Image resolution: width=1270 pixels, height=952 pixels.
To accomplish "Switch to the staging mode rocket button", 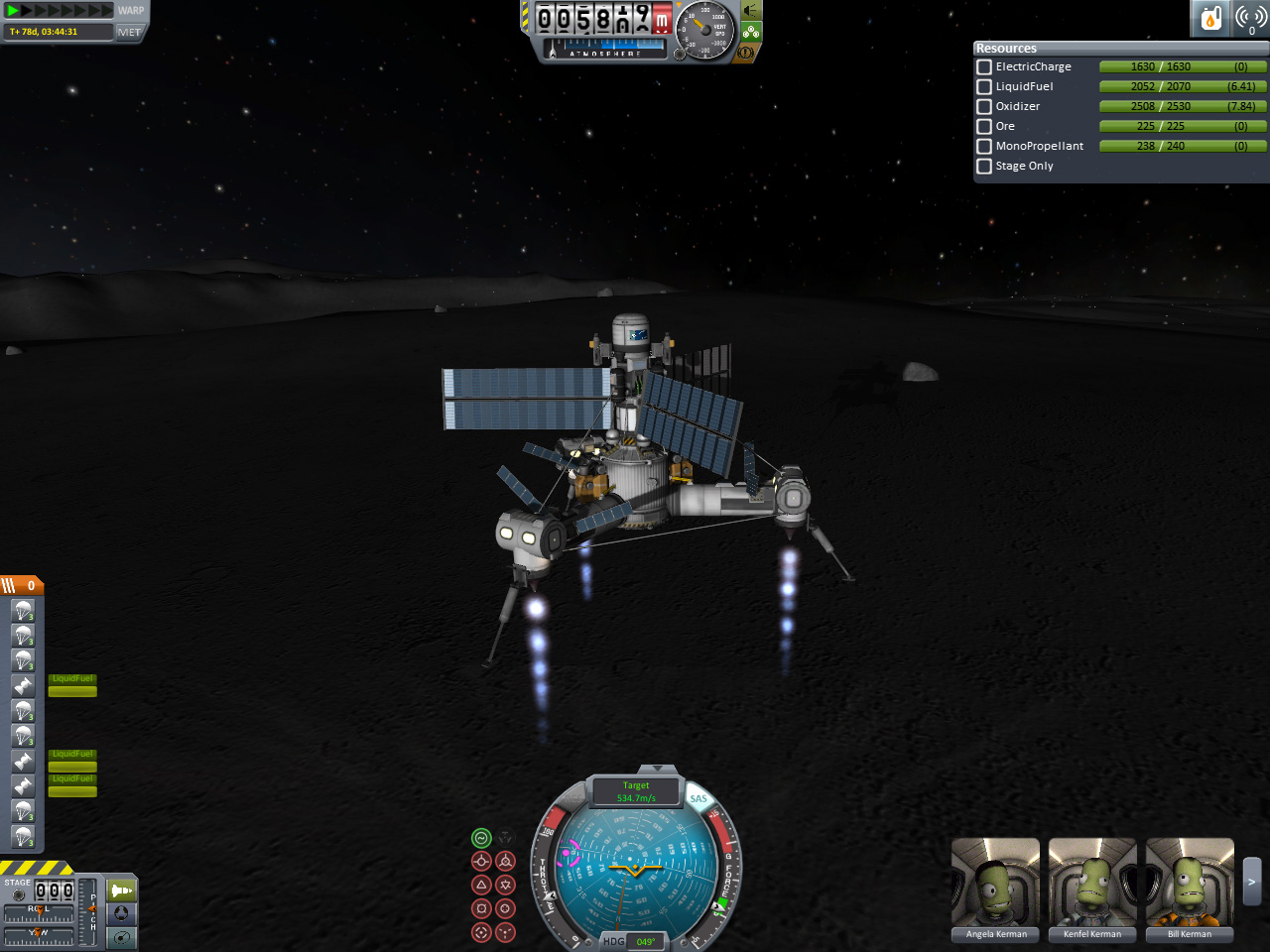I will [x=122, y=890].
